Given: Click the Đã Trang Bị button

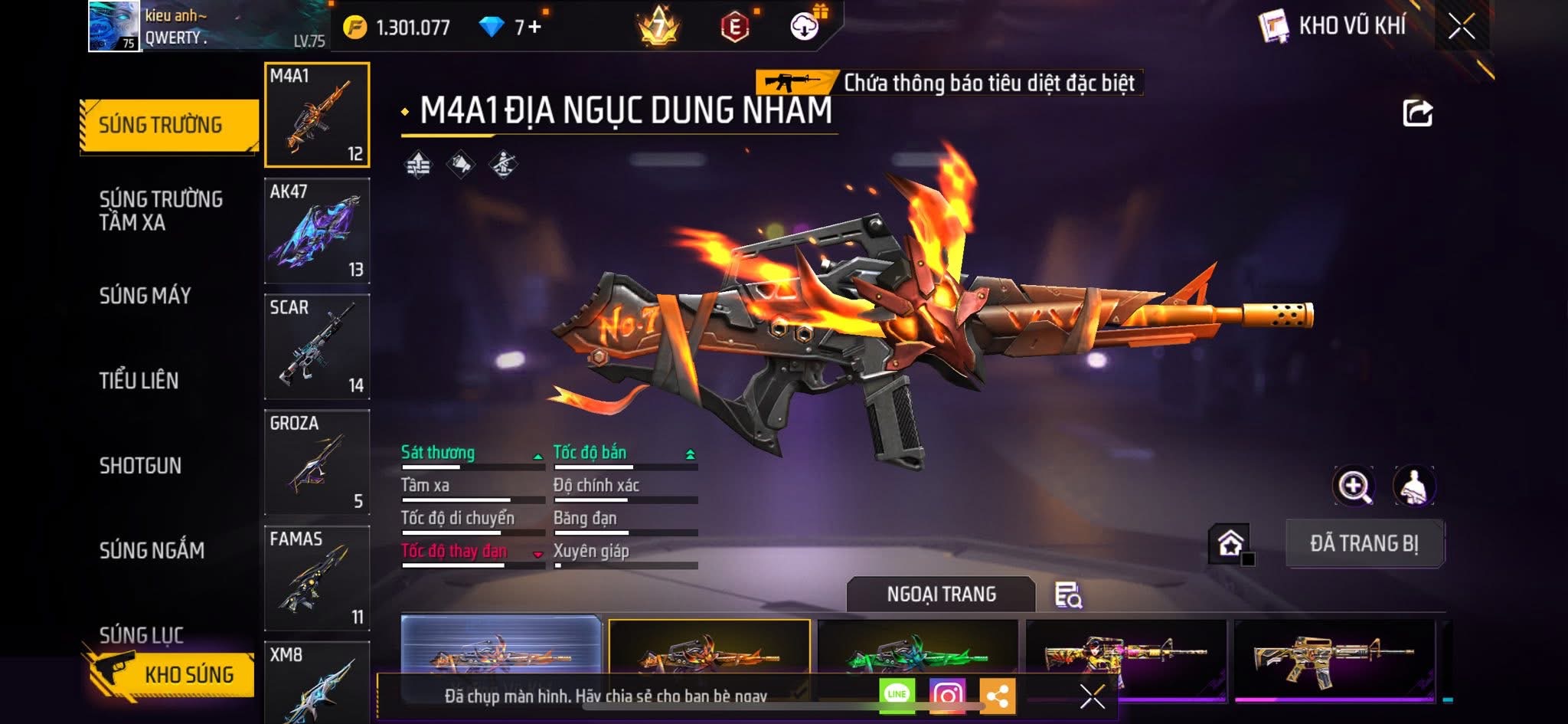Looking at the screenshot, I should pyautogui.click(x=1364, y=543).
